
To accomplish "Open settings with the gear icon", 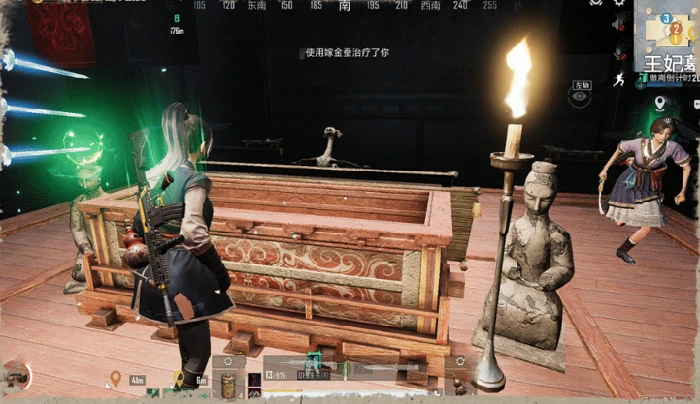I will coord(619,4).
